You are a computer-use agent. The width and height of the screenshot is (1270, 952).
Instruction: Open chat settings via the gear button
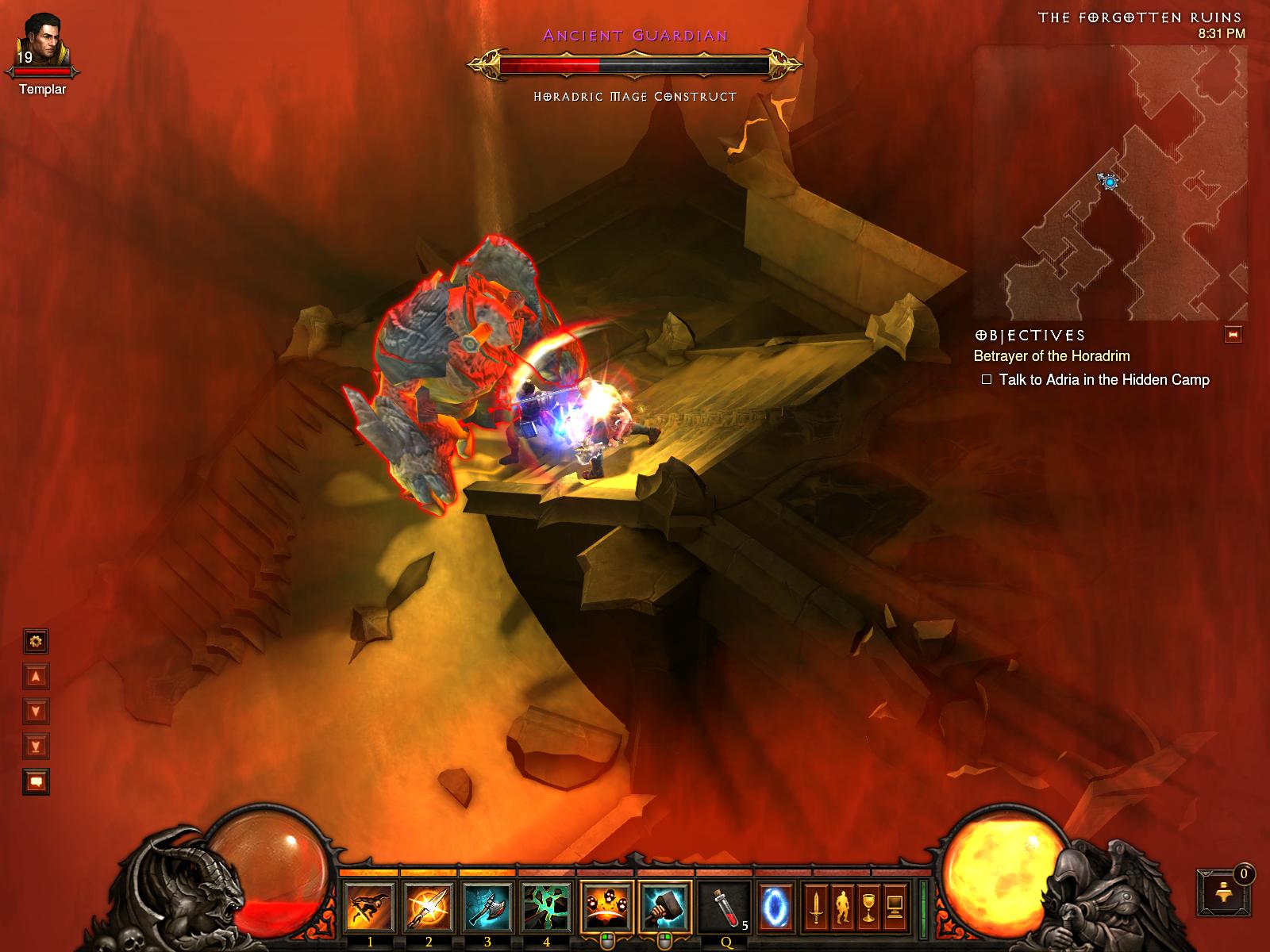click(x=37, y=640)
